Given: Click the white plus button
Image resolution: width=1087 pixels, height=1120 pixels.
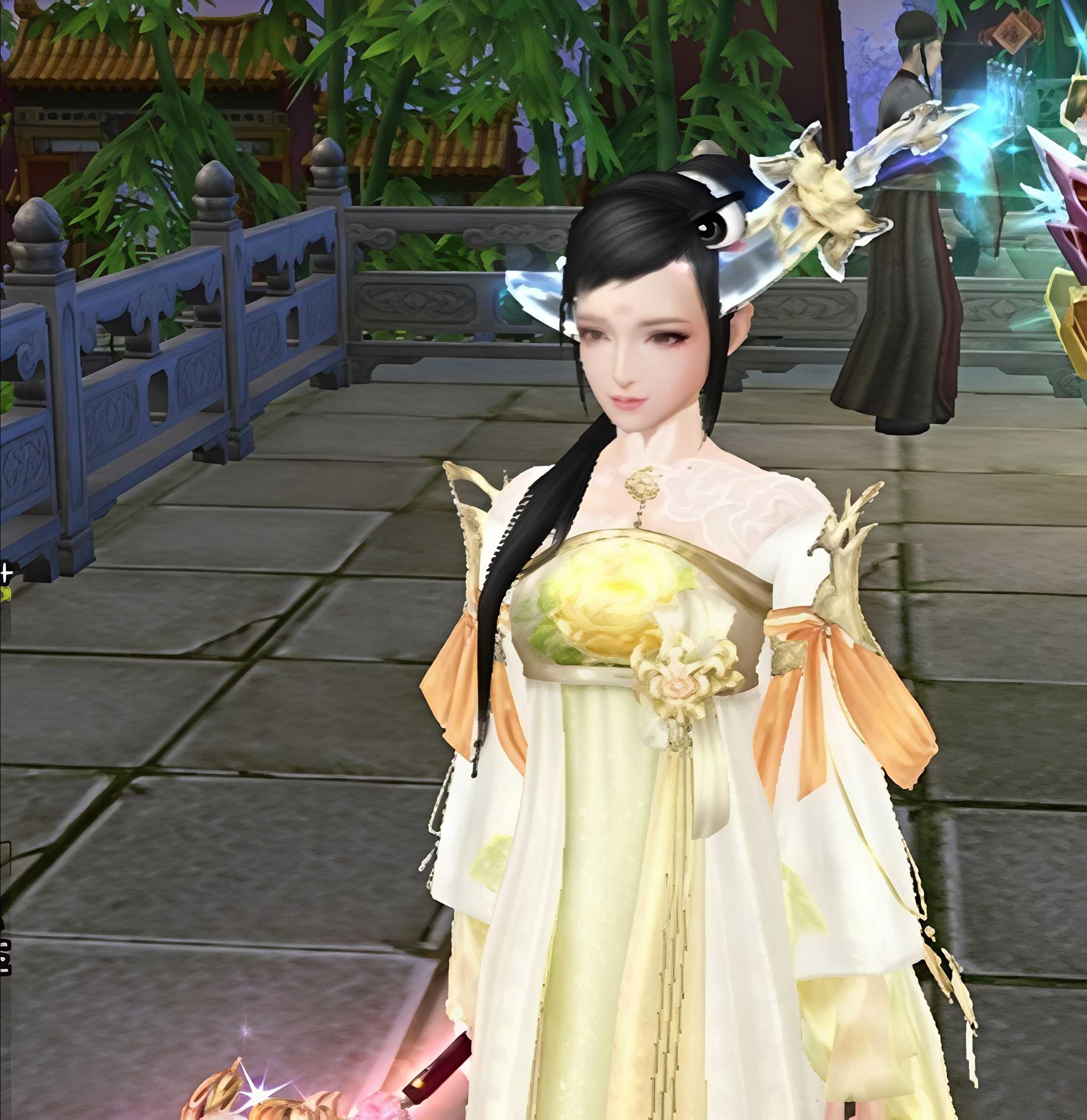Looking at the screenshot, I should 6,572.
